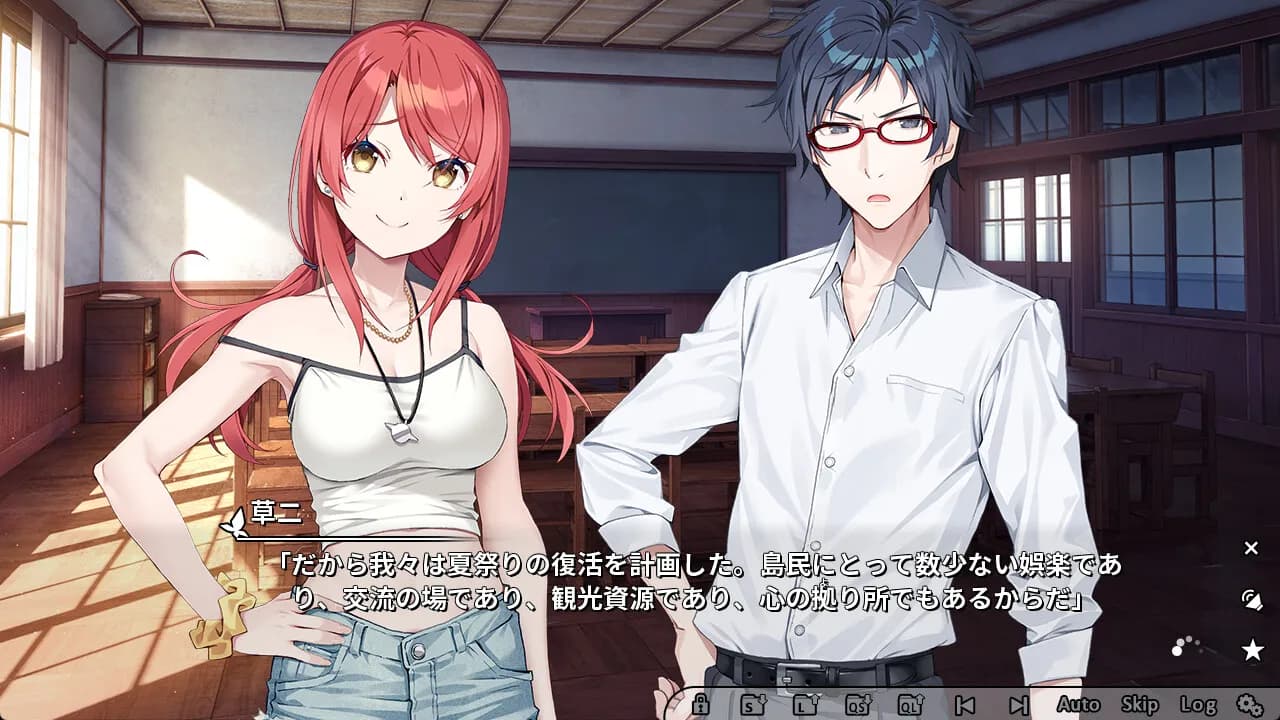Open the save menu with the S icon

(753, 703)
